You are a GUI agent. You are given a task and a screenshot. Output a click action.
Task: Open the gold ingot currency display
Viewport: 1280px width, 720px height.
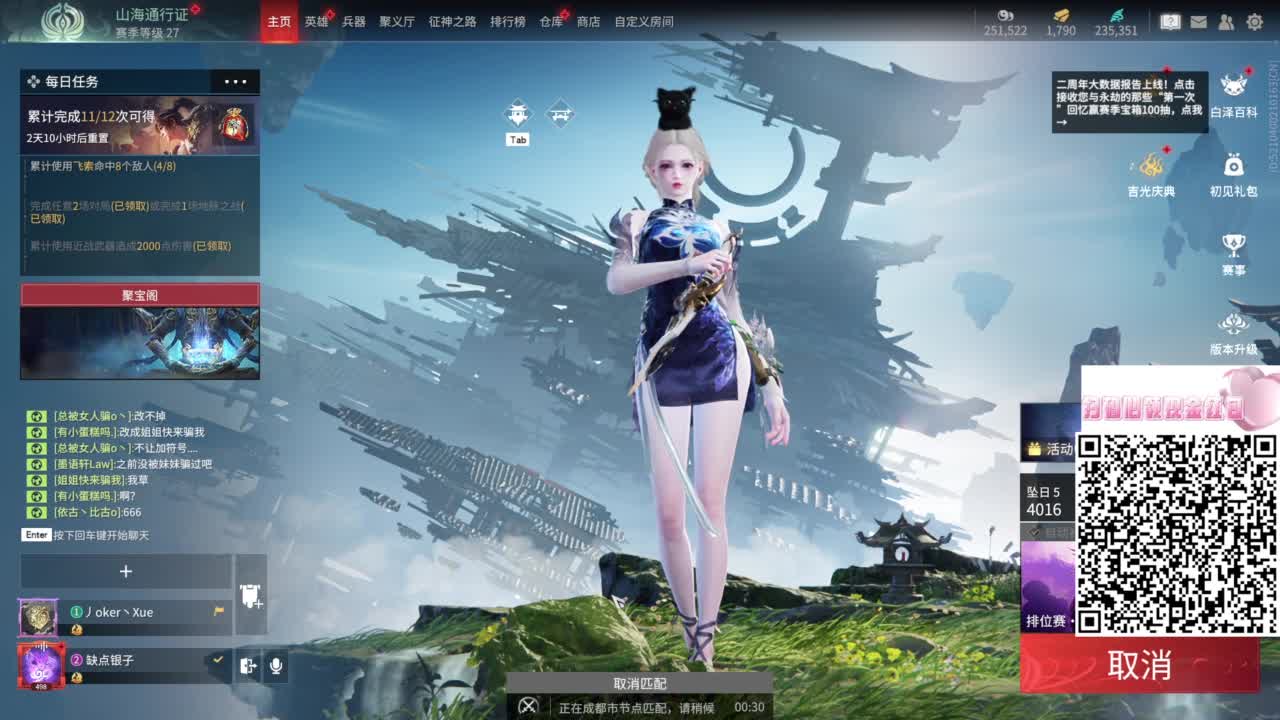[1059, 20]
